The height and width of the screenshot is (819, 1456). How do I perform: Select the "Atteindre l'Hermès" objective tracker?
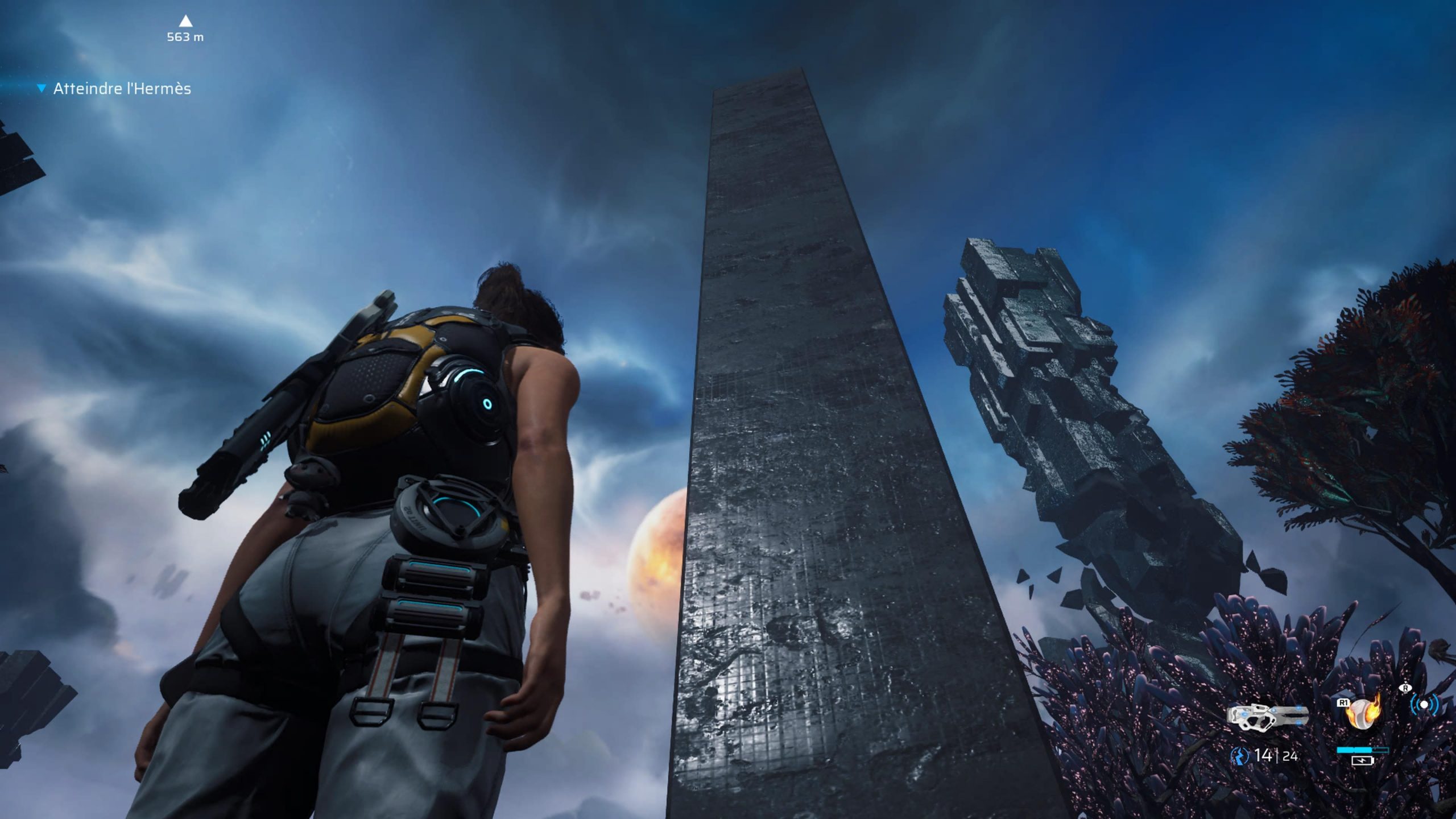pos(122,89)
